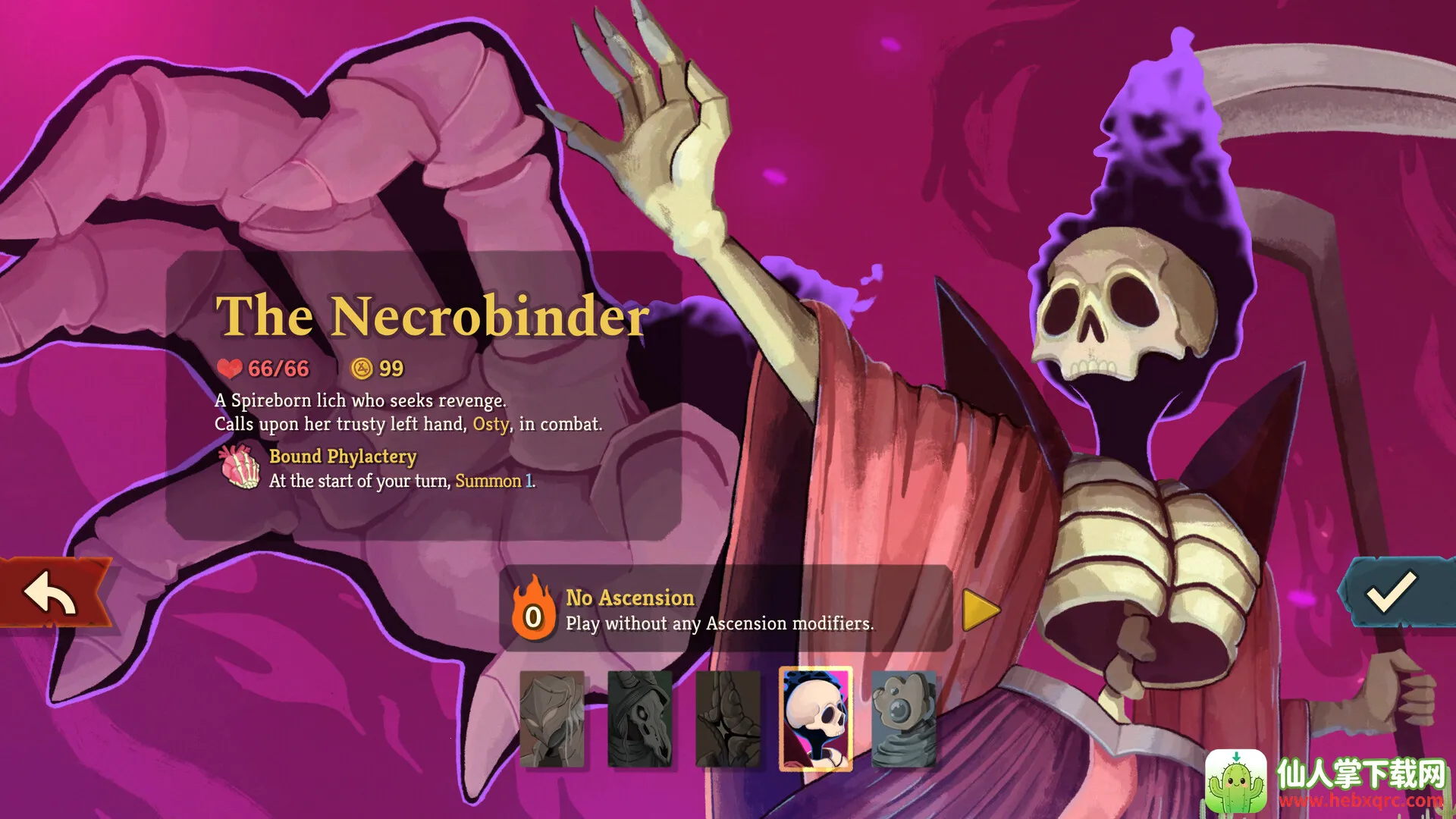The width and height of the screenshot is (1456, 819).
Task: Select the Necrobinder skull portrait
Action: tap(816, 719)
